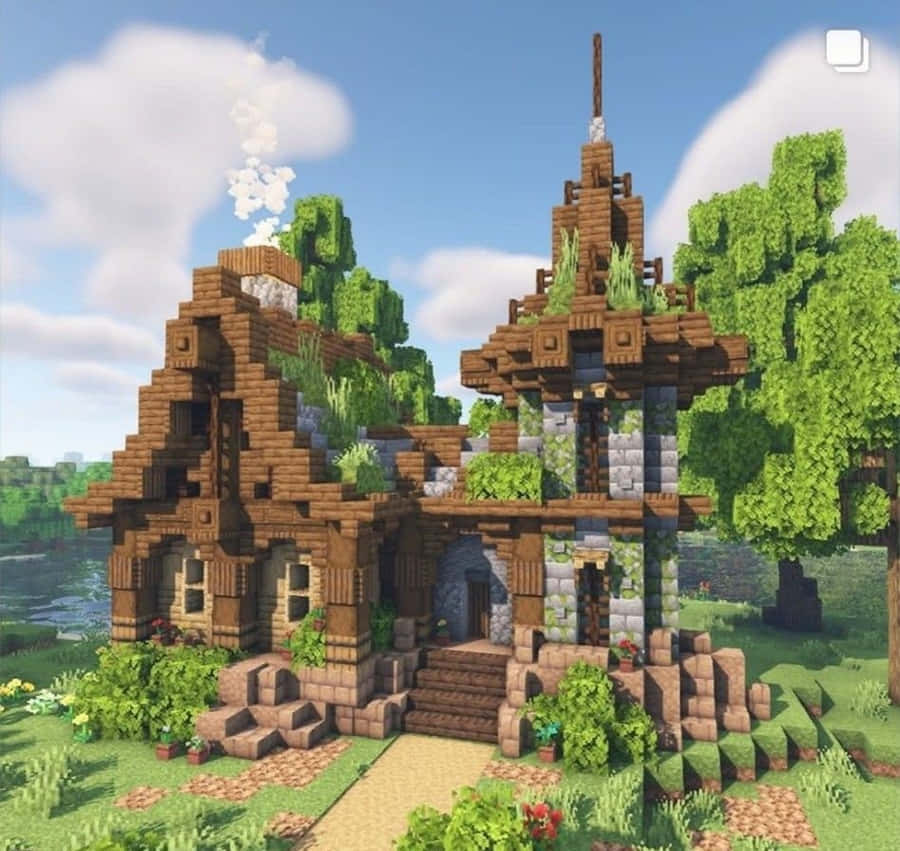
Task: Click the stacked-squares carousel icon
Action: click(x=847, y=50)
